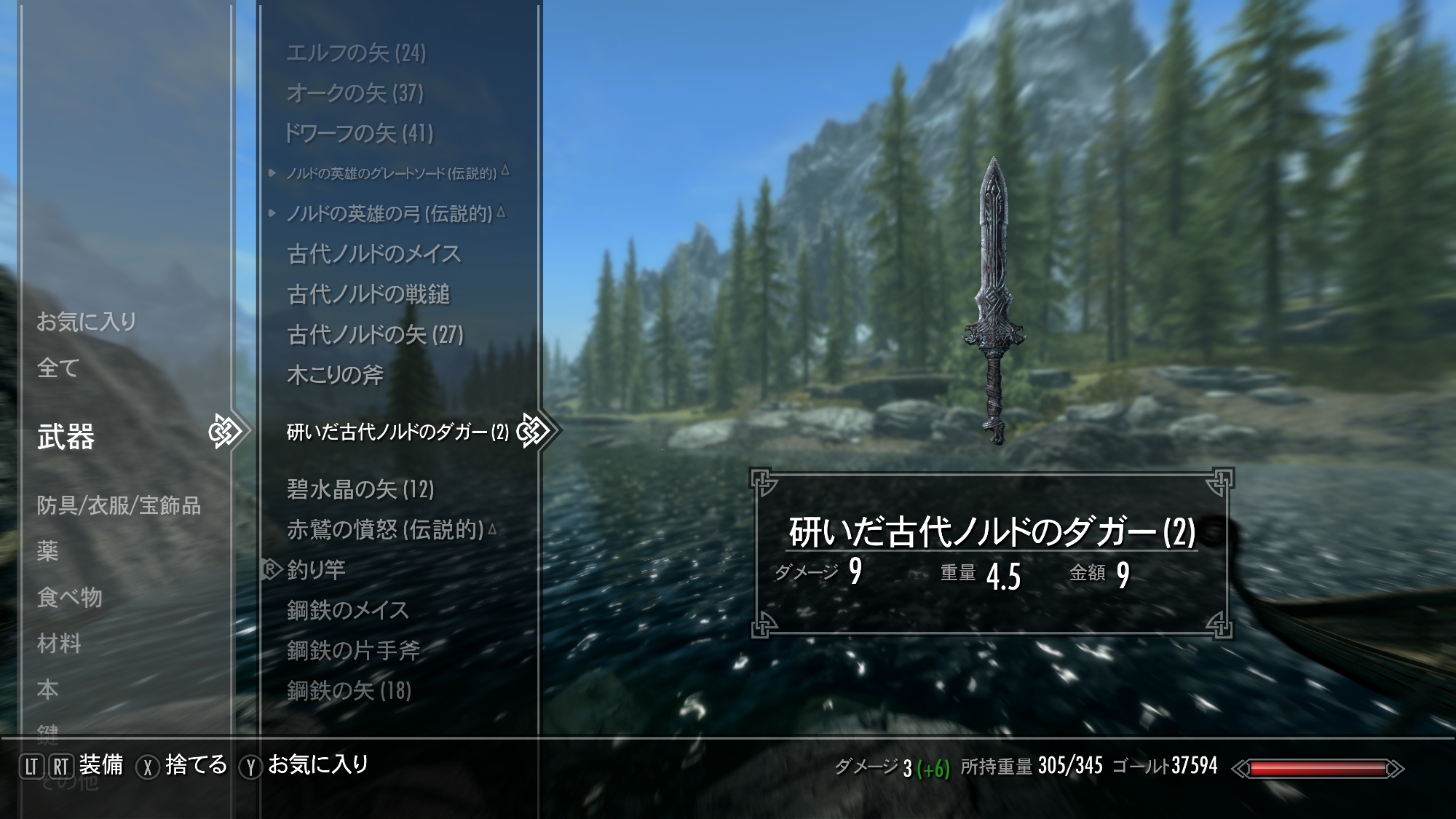Switch to the 材料 ingredients category

point(59,644)
